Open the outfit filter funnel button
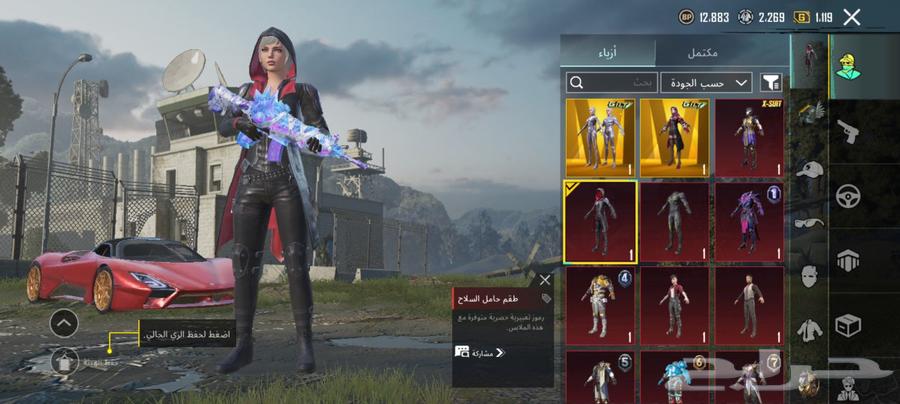Image resolution: width=900 pixels, height=404 pixels. tap(771, 82)
